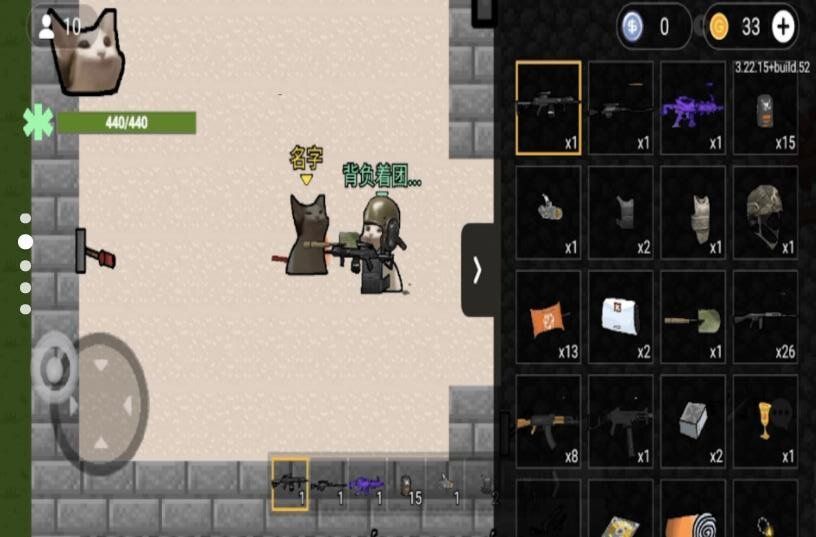
Task: Select the grenade item in the inventory grid
Action: (548, 212)
